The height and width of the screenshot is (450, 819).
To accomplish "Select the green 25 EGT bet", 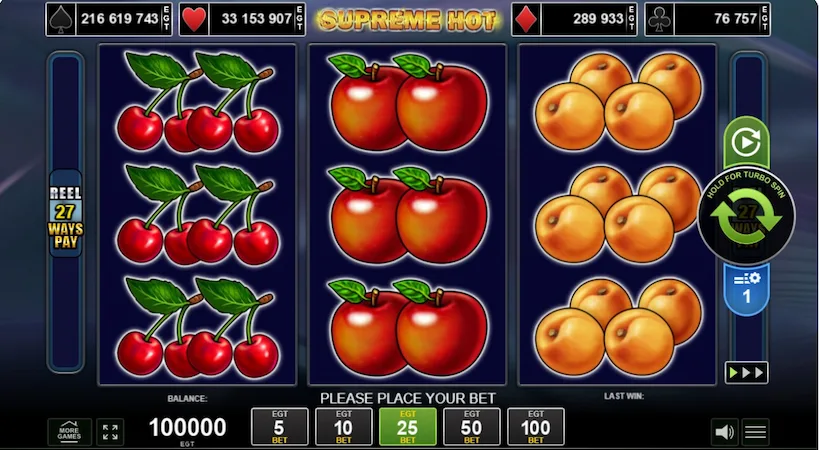I will [x=407, y=427].
